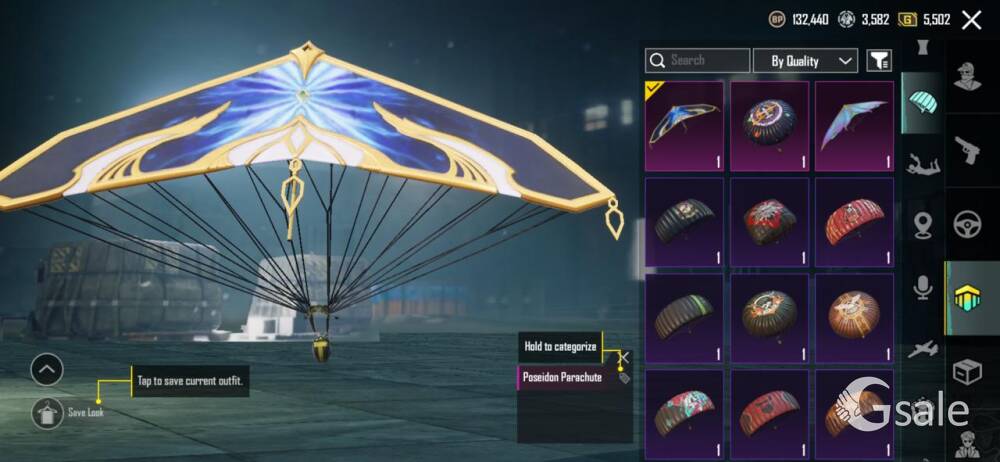Expand the round up-arrow button
The width and height of the screenshot is (1000, 462).
[47, 370]
